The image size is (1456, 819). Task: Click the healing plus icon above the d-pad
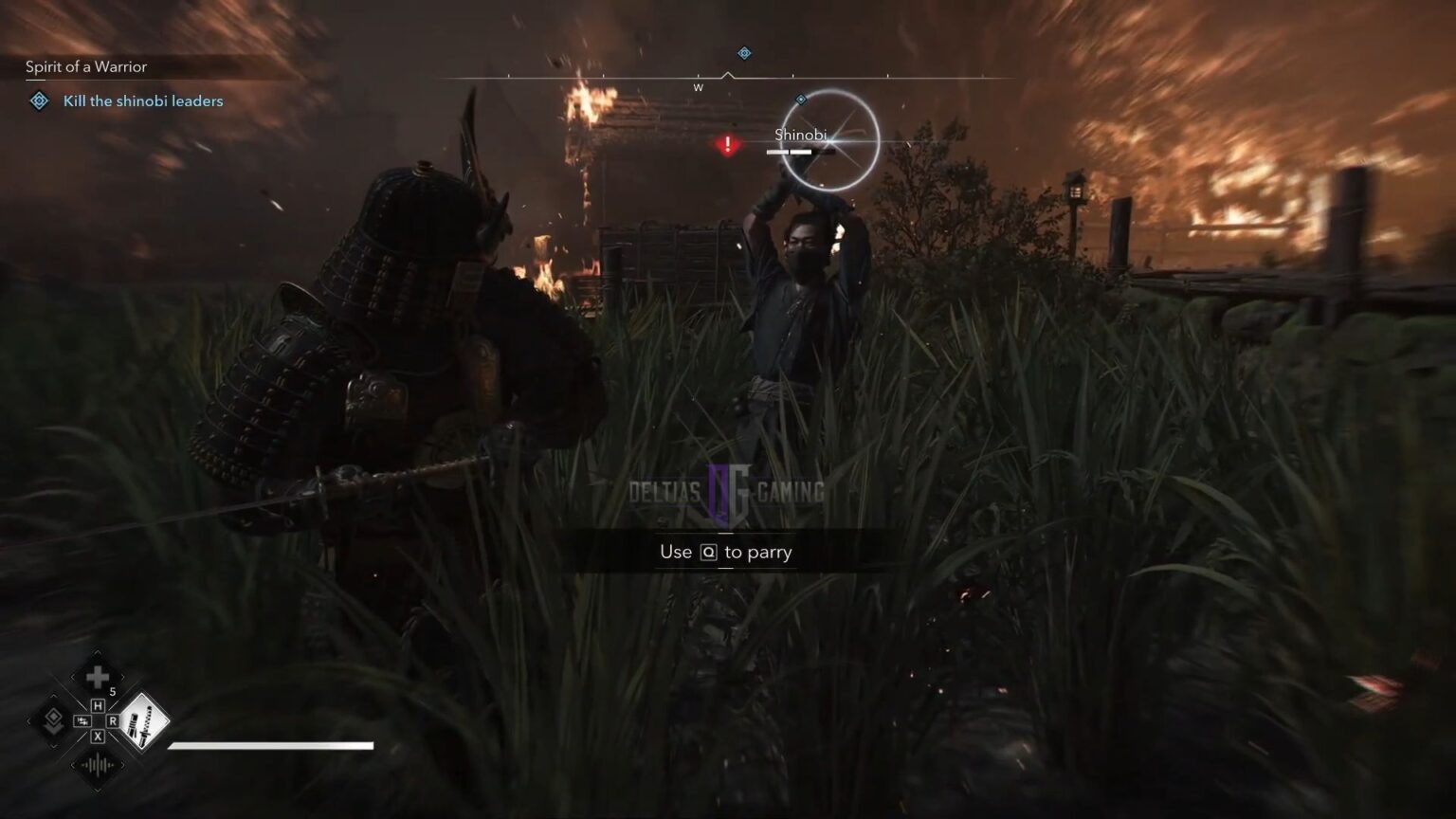point(96,677)
